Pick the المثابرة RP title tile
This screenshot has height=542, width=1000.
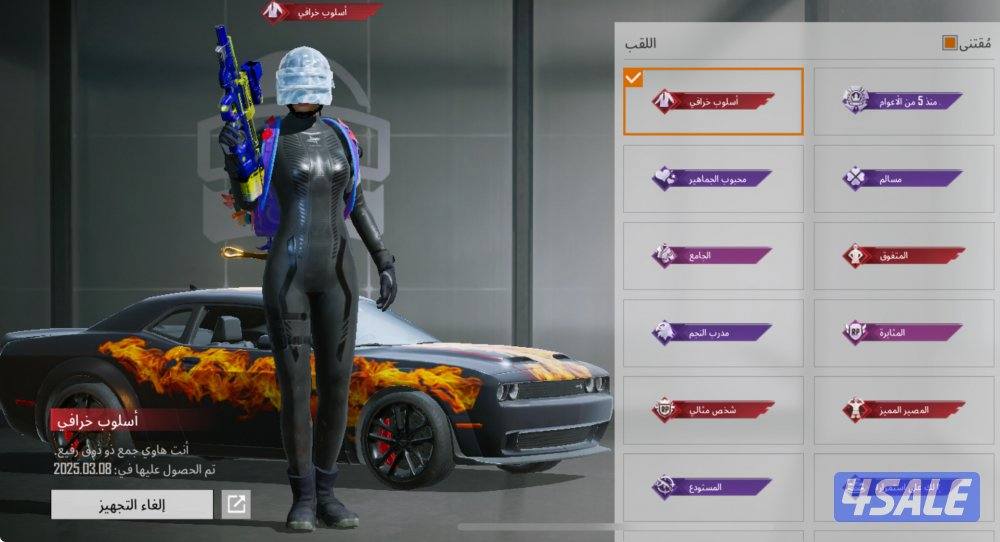point(903,332)
